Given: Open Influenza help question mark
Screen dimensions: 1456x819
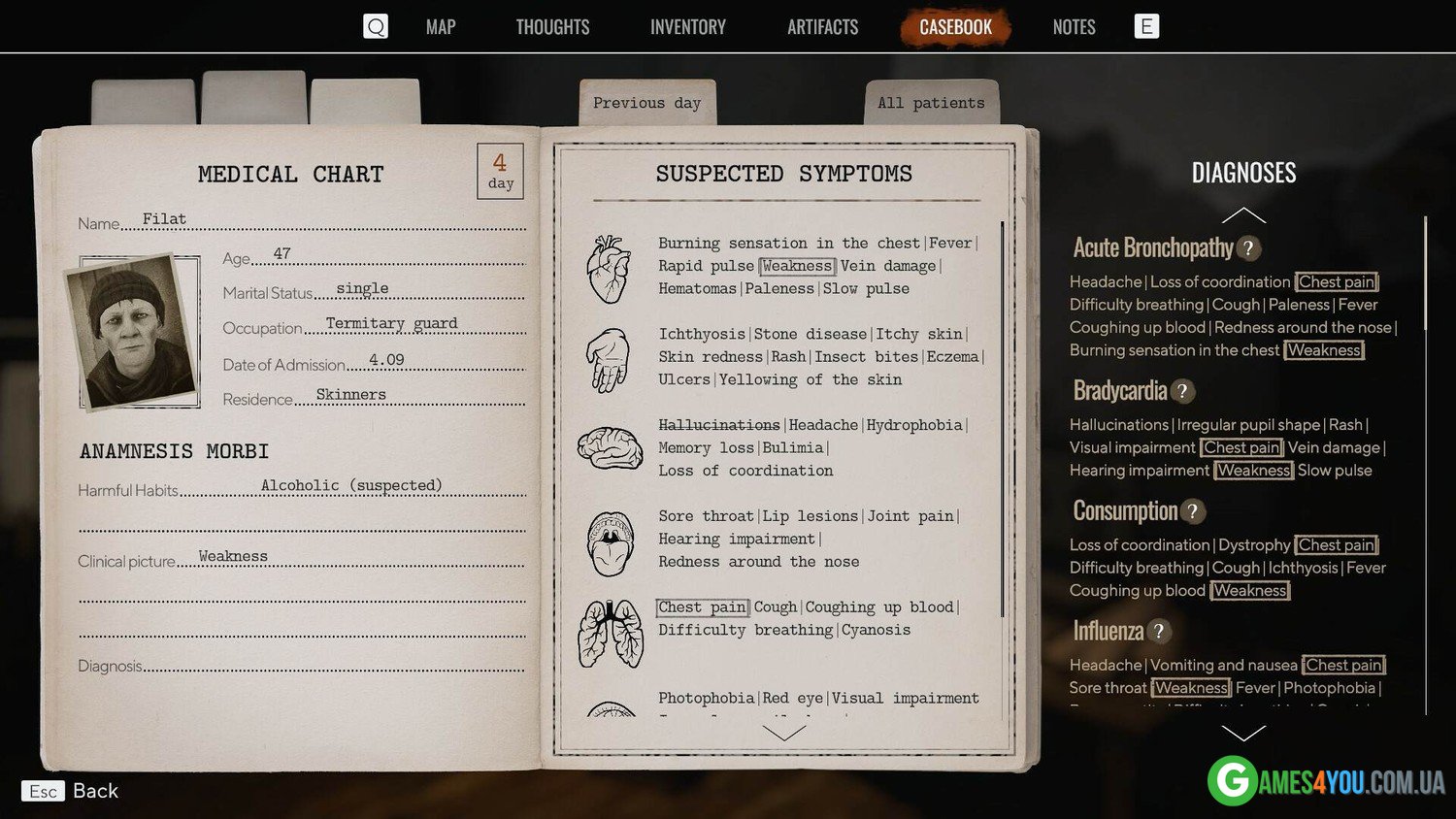Looking at the screenshot, I should click(1159, 632).
